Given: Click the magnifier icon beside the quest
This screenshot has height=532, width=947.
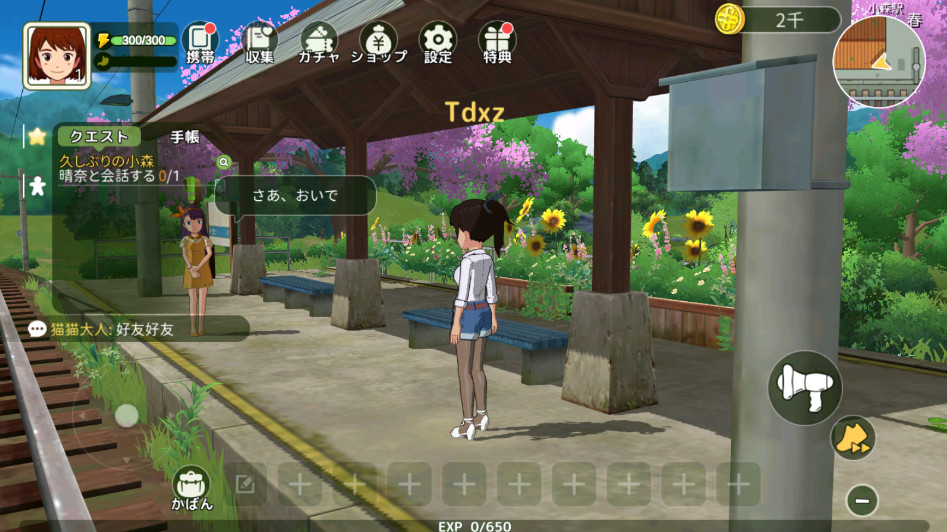Looking at the screenshot, I should pos(224,160).
